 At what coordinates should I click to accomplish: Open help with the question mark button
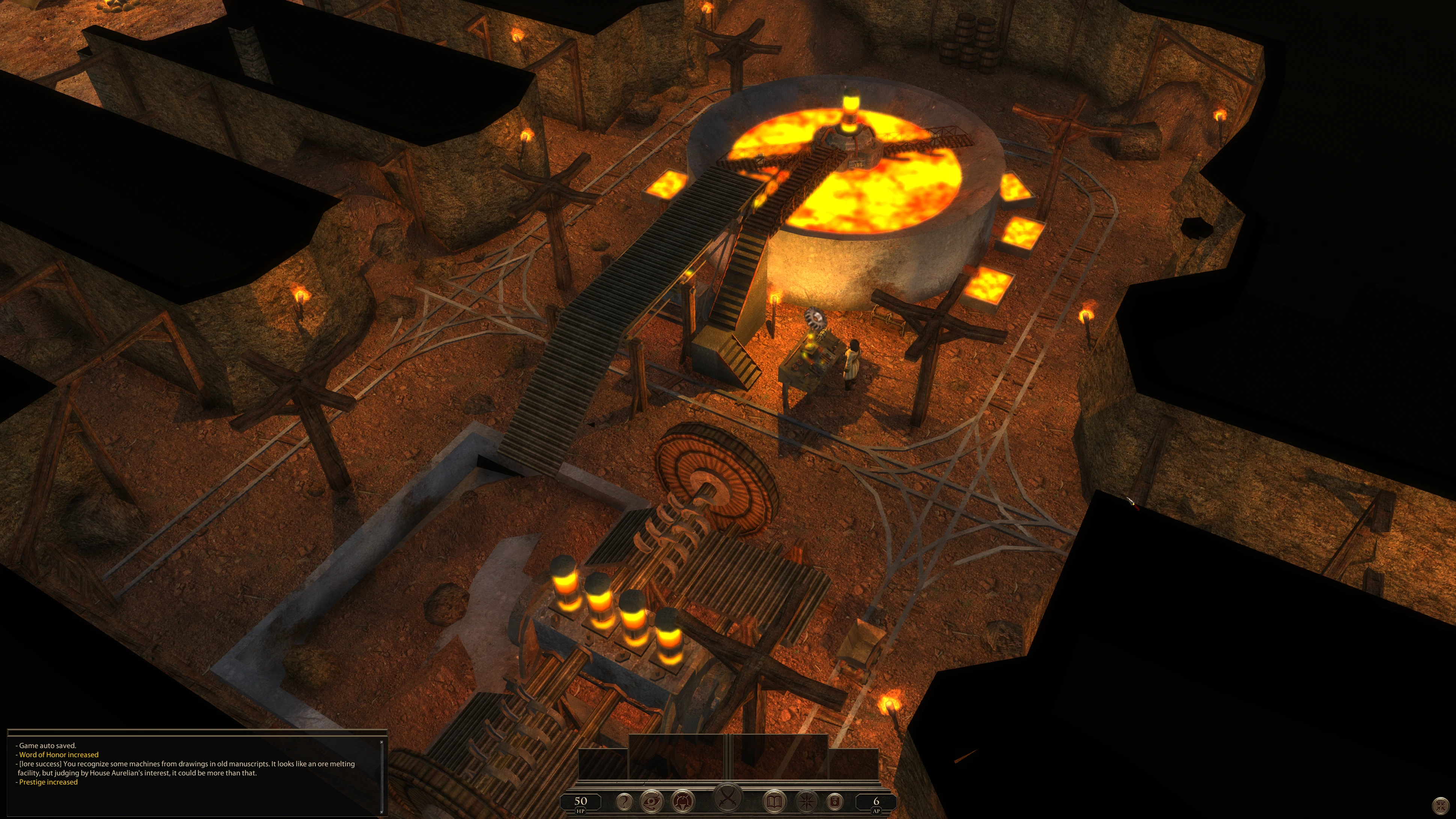tap(624, 801)
